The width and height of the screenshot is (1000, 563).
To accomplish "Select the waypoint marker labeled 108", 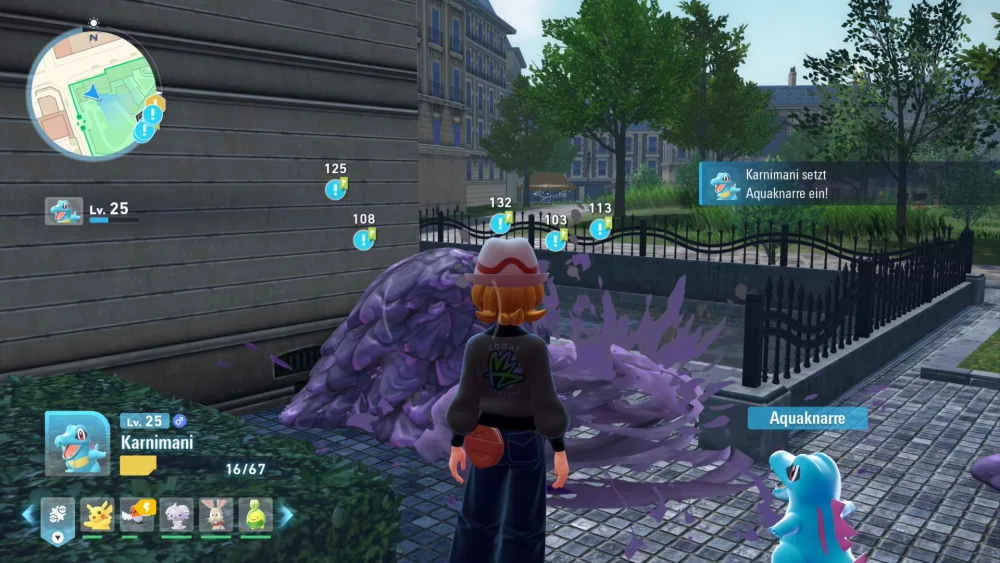I will 363,239.
